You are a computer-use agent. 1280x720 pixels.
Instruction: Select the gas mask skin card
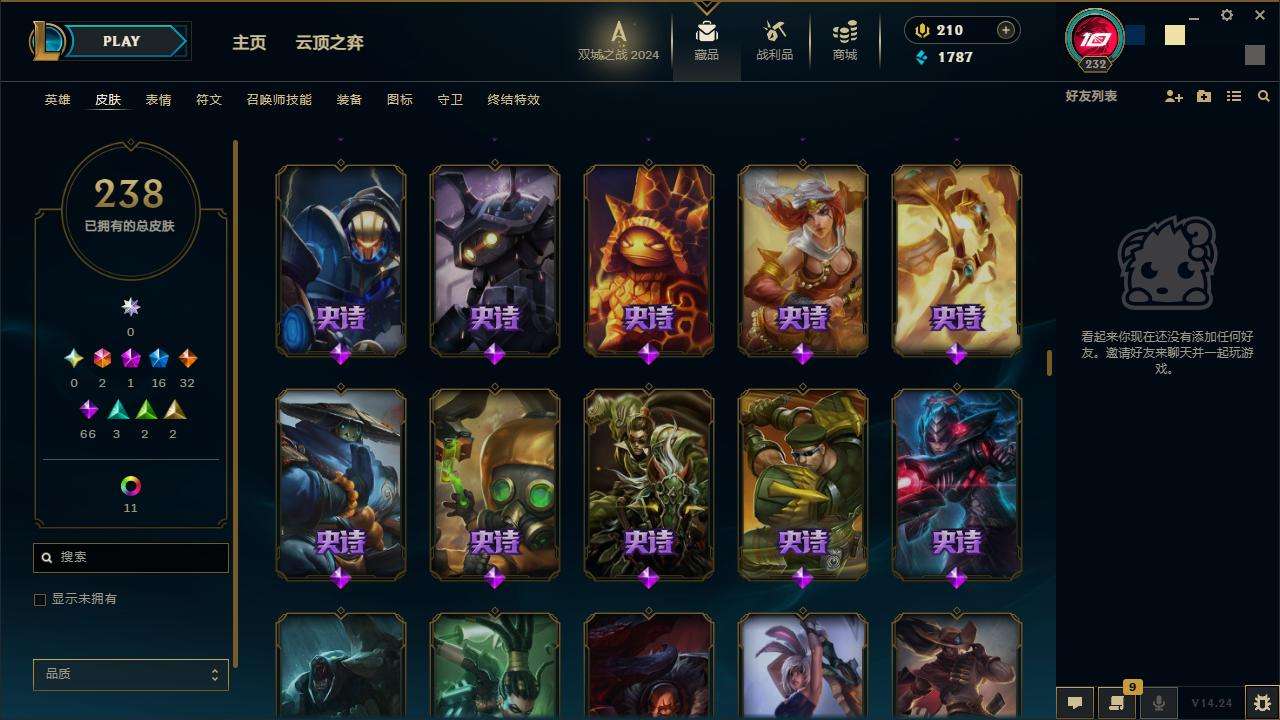click(x=495, y=483)
